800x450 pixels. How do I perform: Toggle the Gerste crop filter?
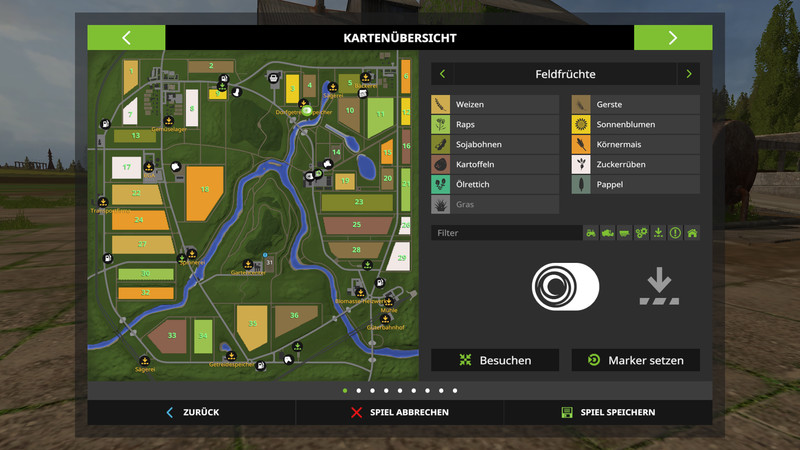click(635, 104)
